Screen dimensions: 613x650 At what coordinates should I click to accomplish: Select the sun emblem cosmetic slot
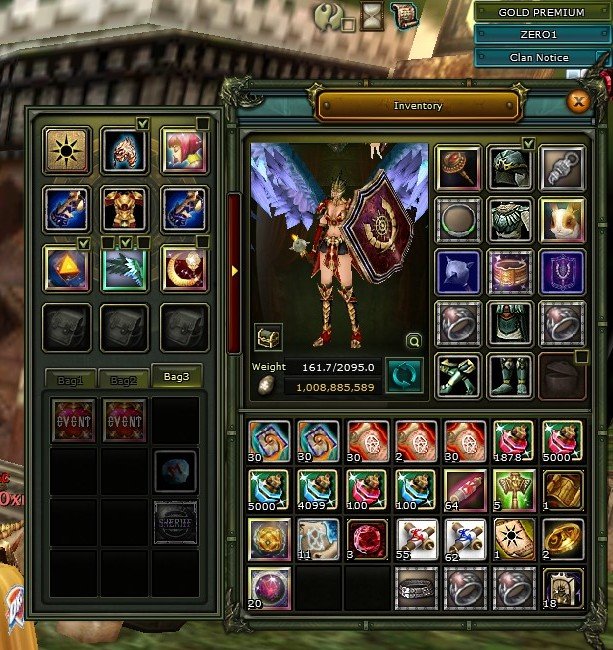pyautogui.click(x=68, y=150)
